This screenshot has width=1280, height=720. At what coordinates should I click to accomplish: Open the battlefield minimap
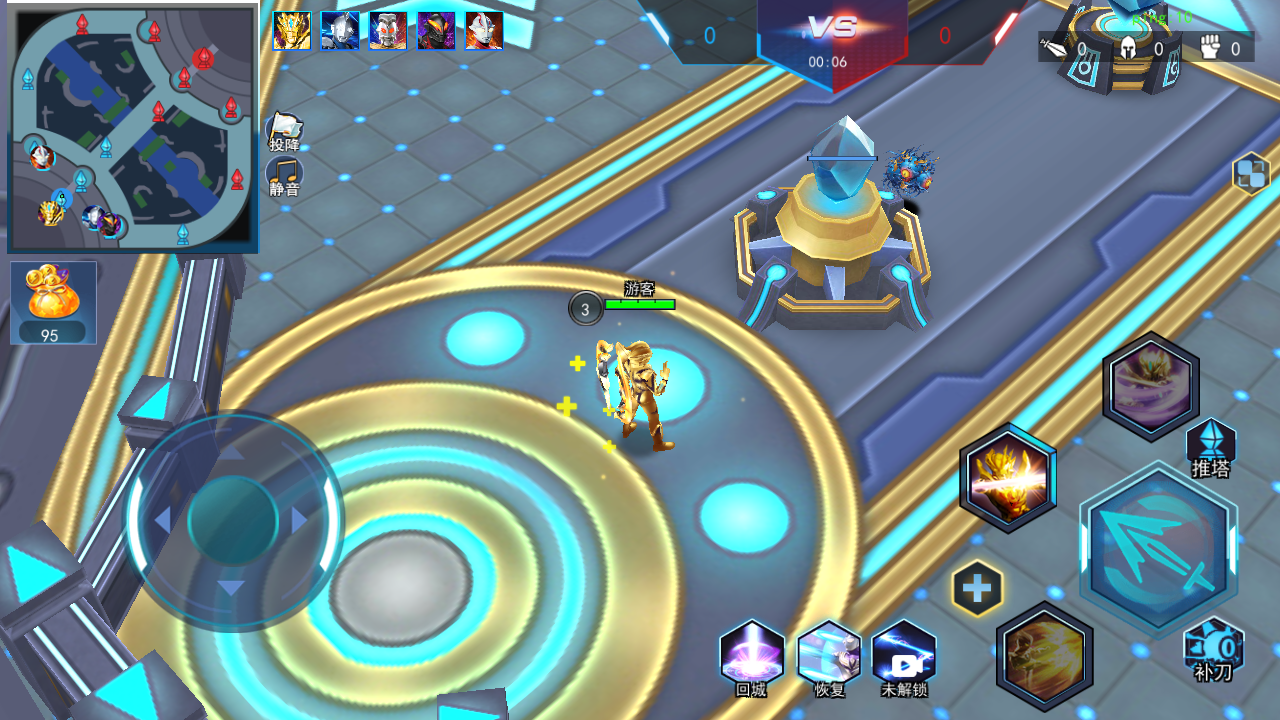point(133,127)
